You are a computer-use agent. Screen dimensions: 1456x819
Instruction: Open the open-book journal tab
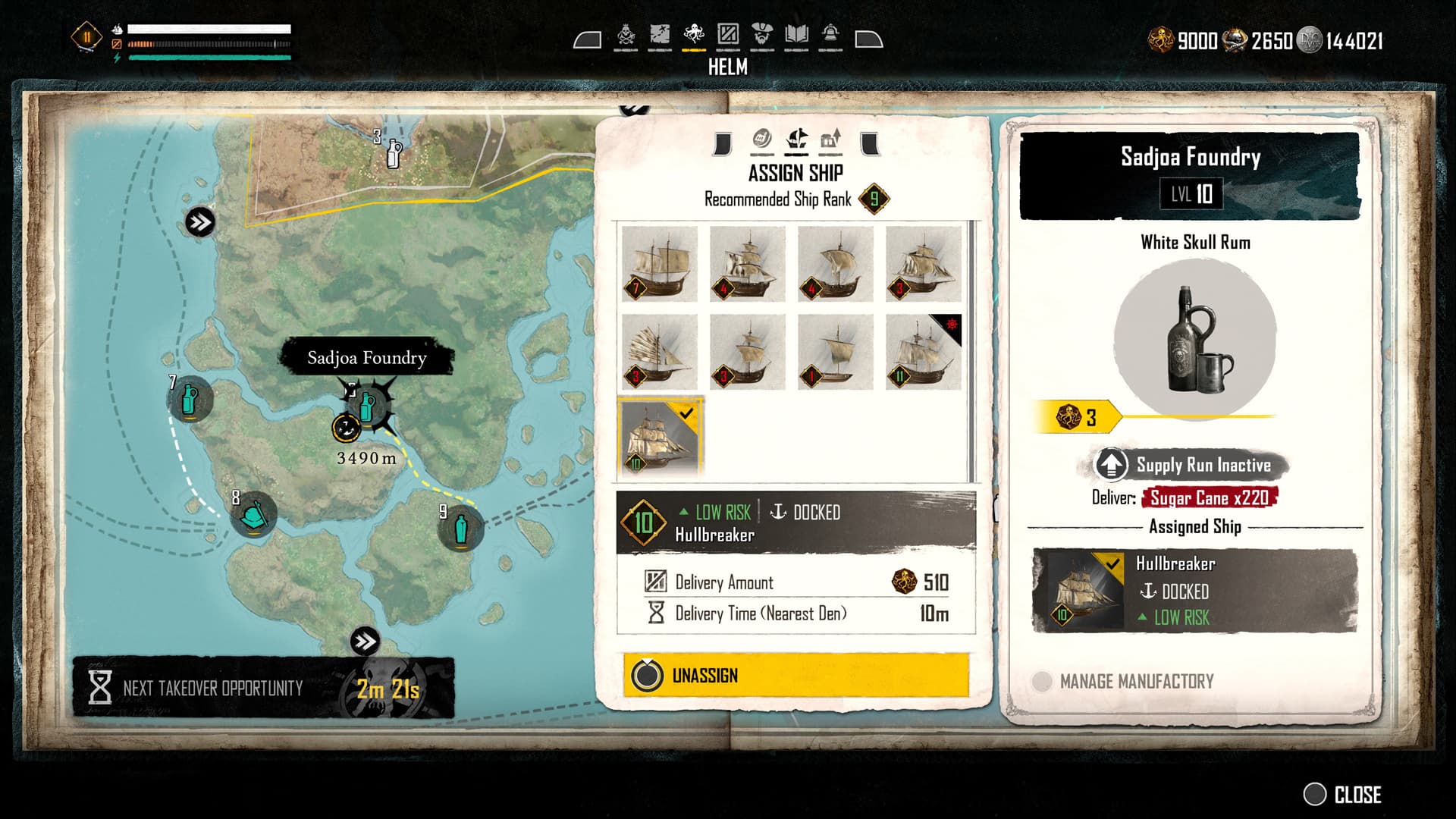(796, 35)
